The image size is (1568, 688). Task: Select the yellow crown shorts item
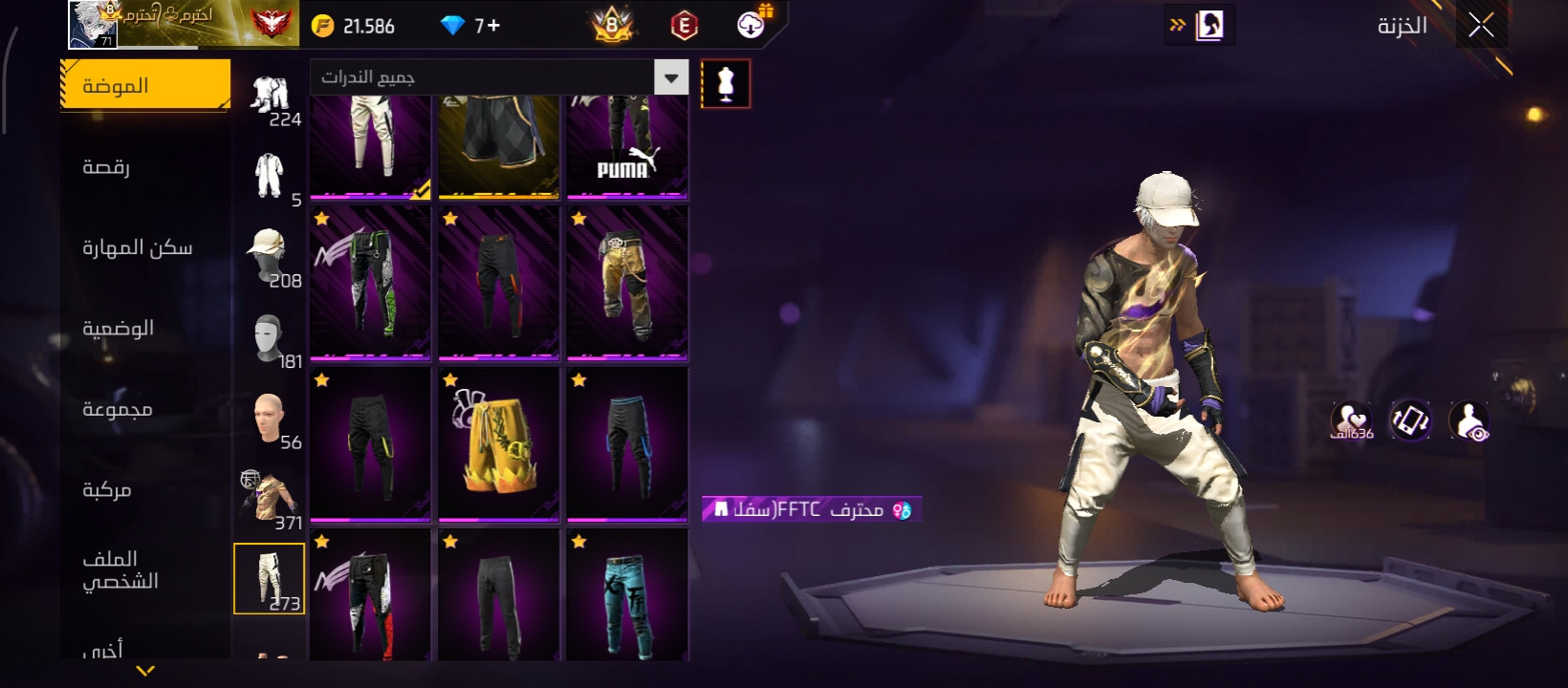pos(498,444)
